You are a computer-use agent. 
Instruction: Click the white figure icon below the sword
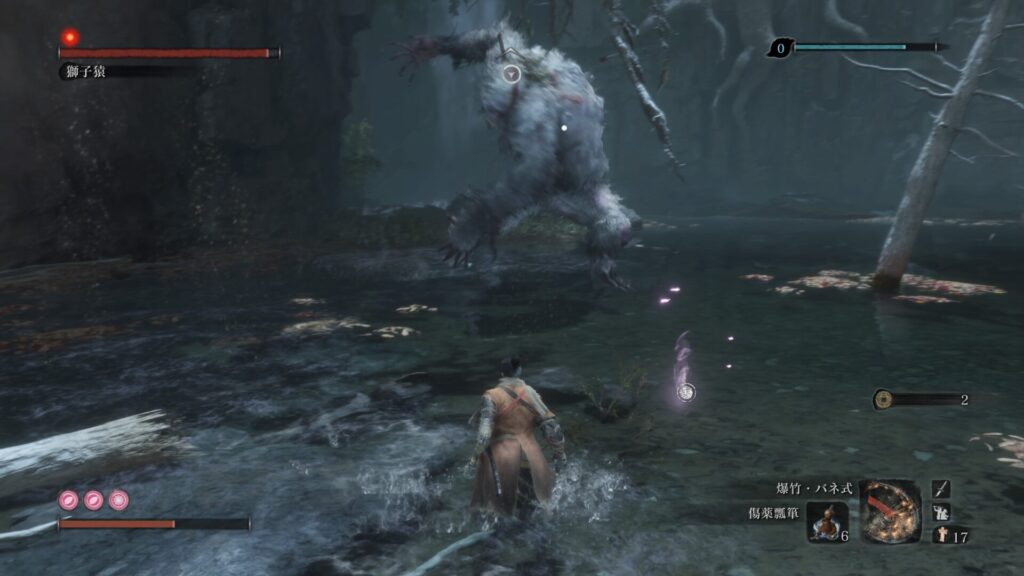tap(941, 512)
